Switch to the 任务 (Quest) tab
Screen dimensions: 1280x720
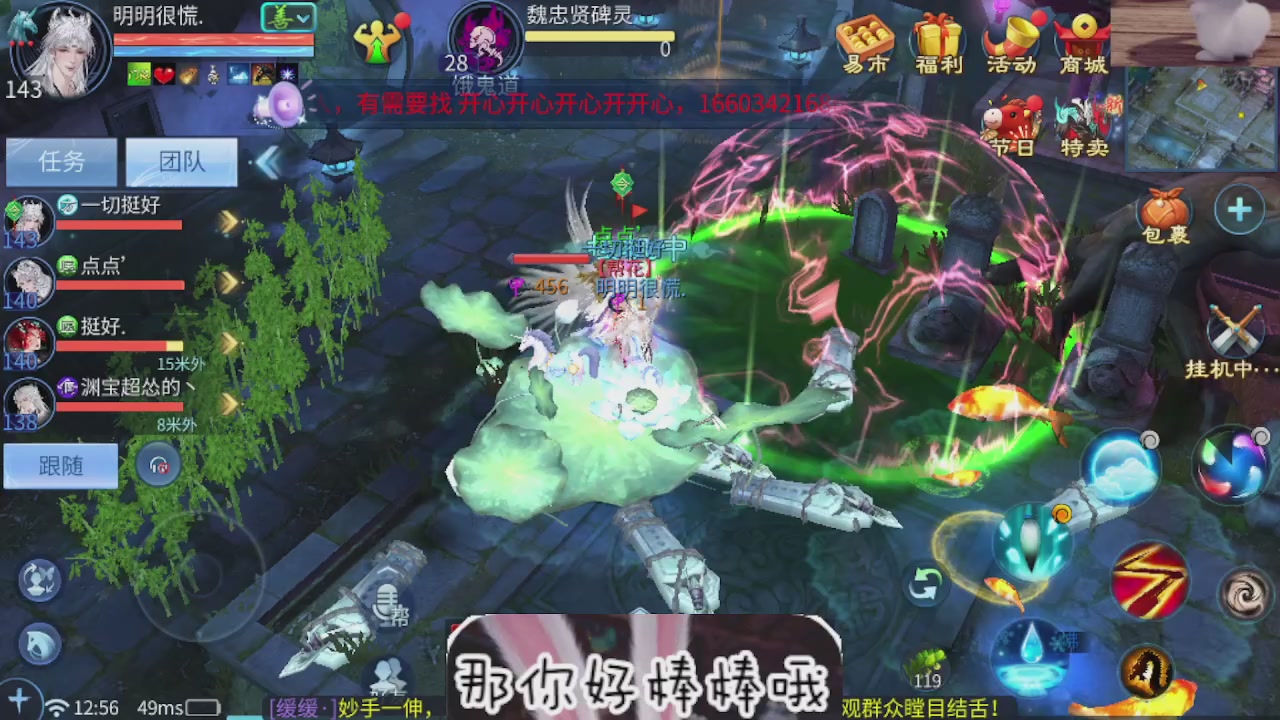coord(60,162)
